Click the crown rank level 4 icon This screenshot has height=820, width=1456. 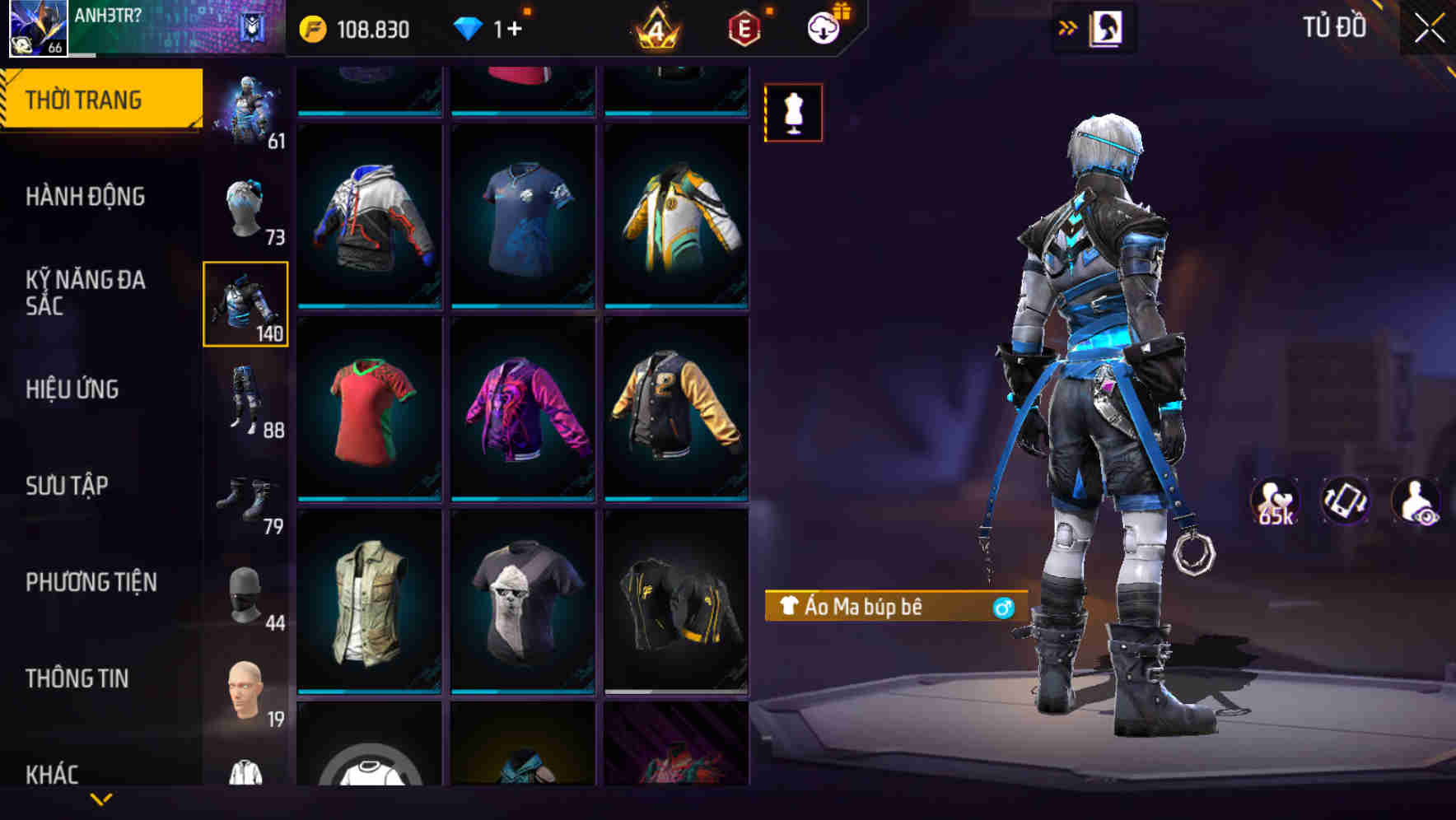[656, 27]
